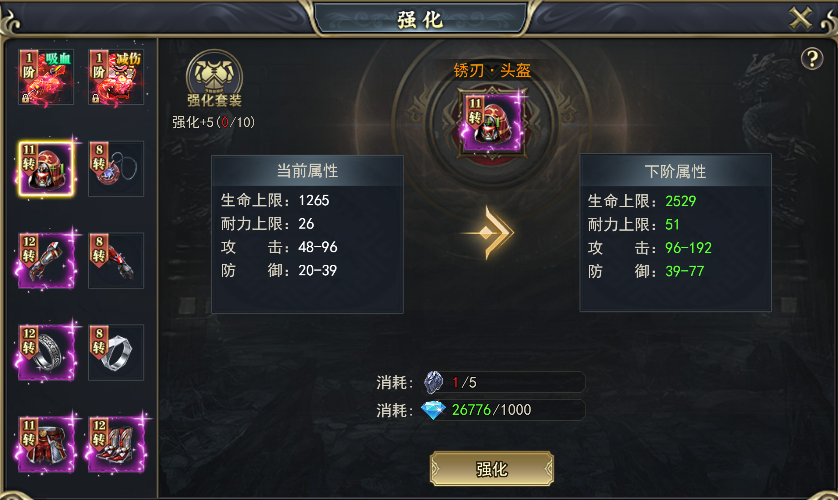Select the red helmet equipment slot
The image size is (838, 500).
[46, 169]
